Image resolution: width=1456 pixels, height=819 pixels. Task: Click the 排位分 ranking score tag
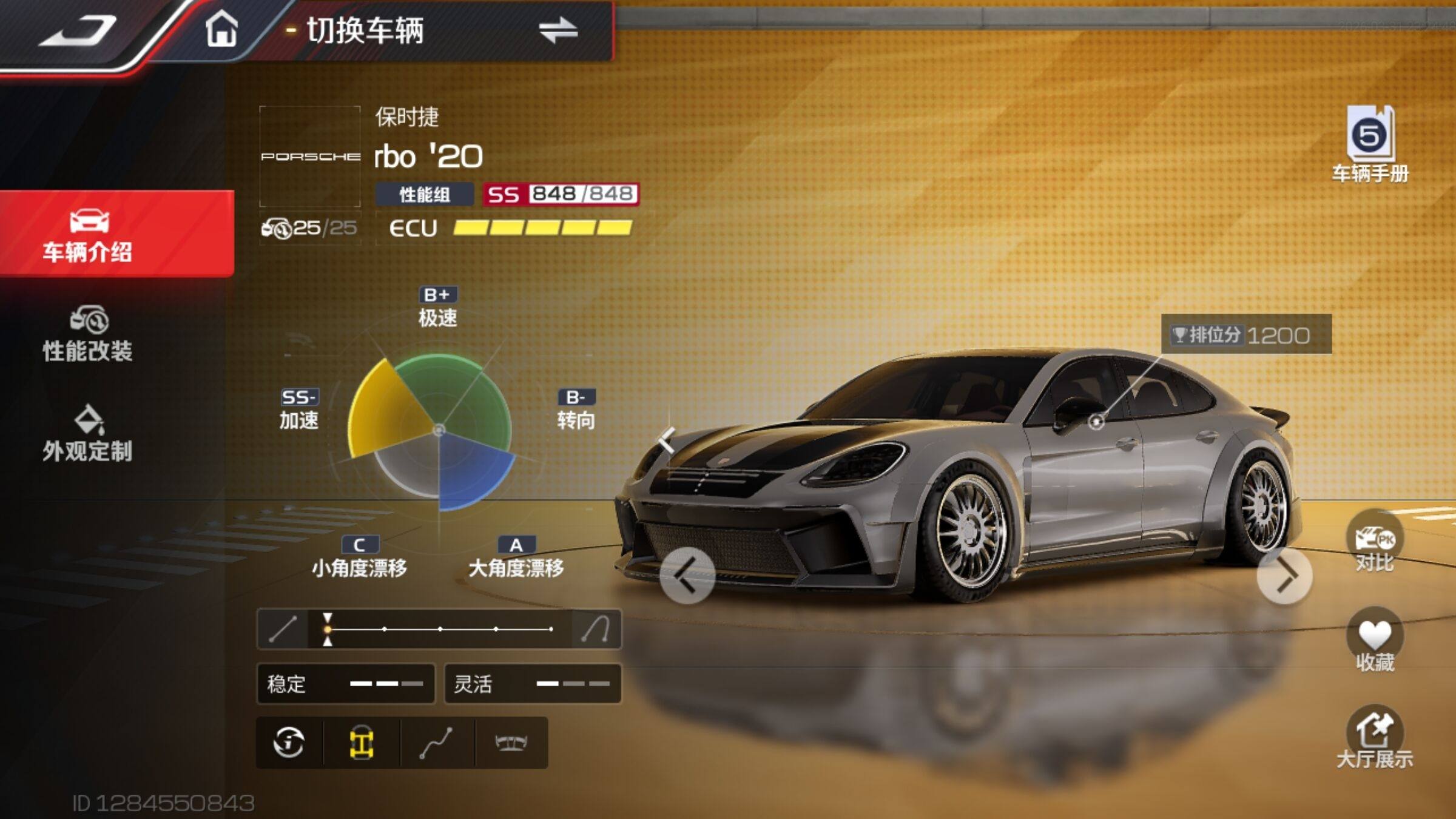pos(1245,334)
